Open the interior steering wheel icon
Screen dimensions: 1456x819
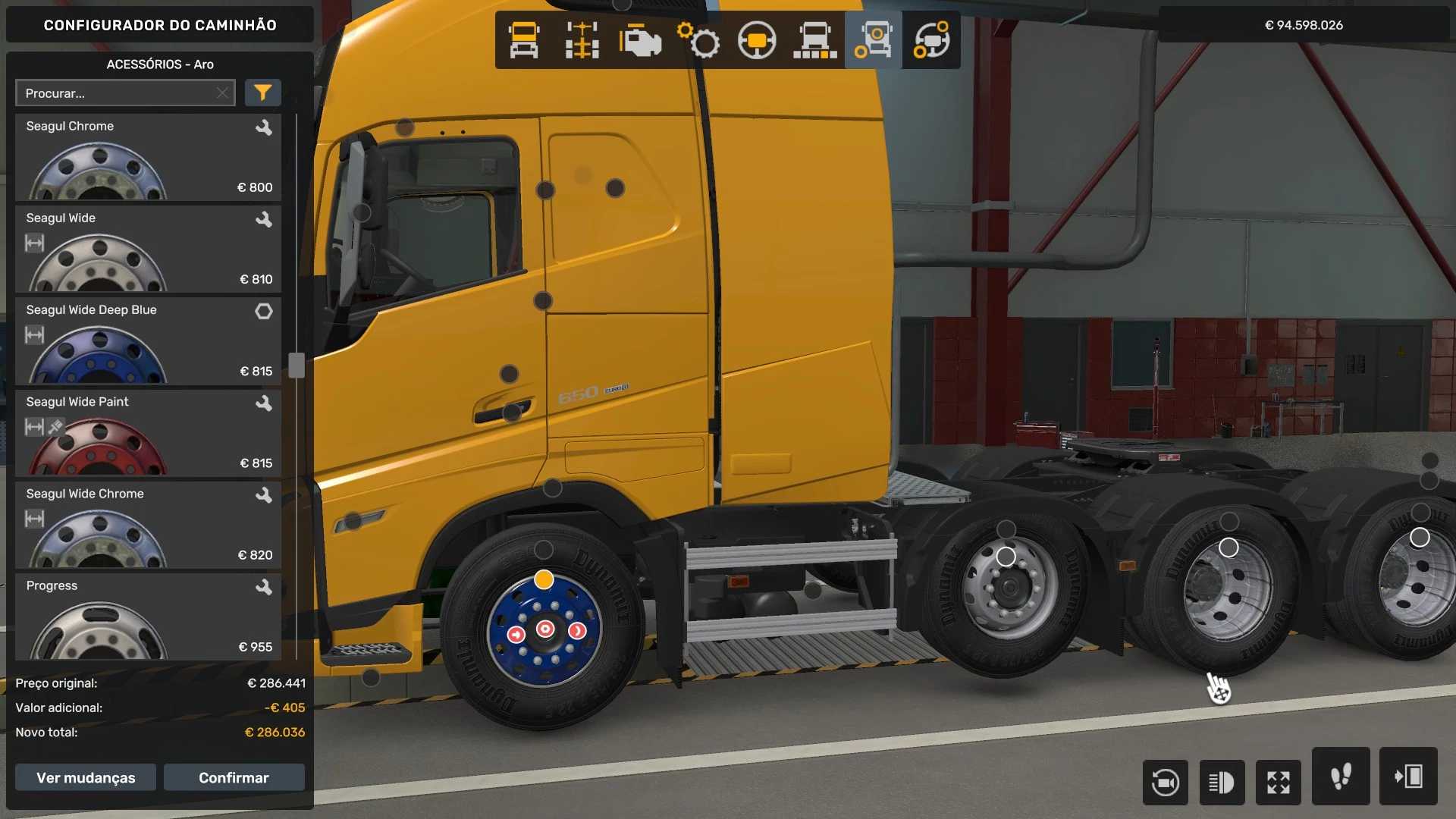(x=758, y=40)
